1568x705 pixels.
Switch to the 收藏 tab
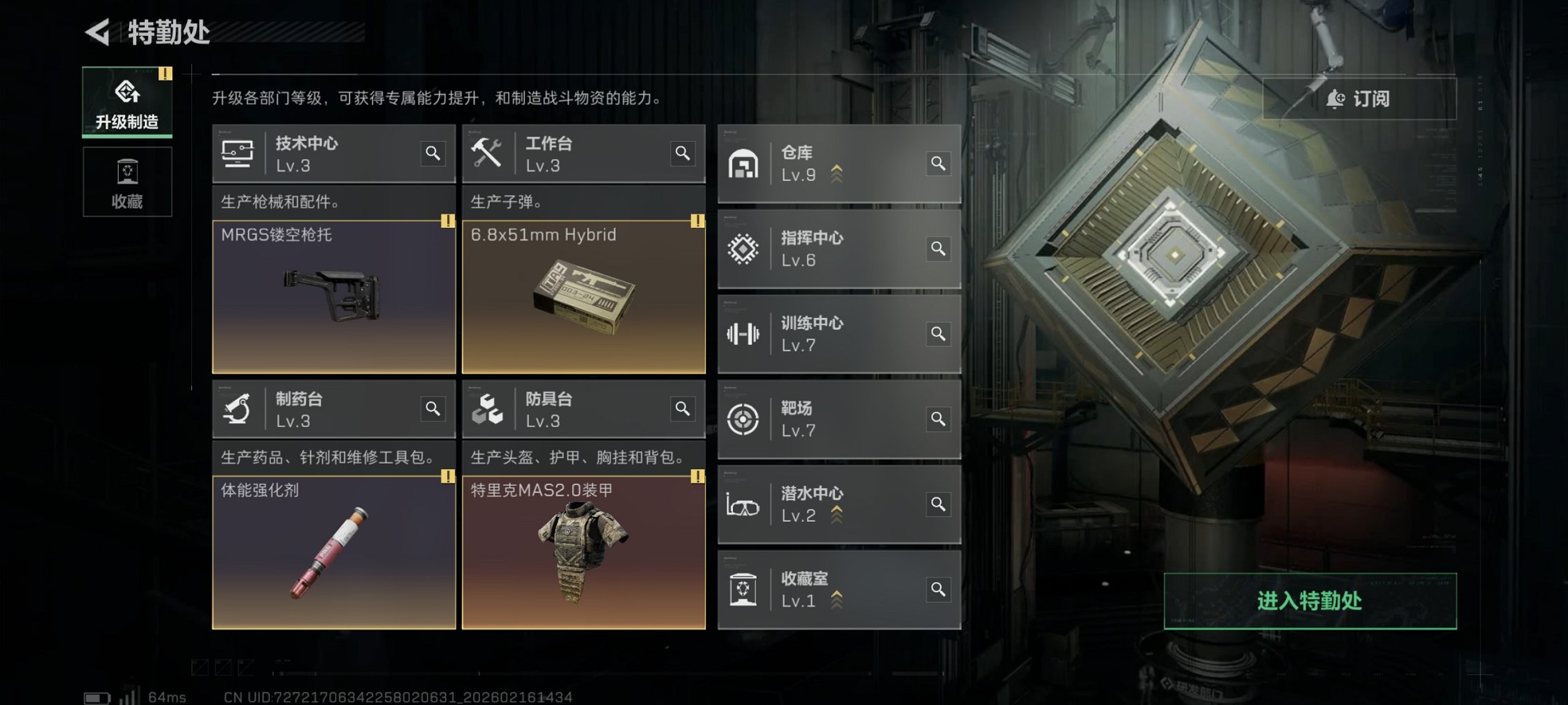coord(127,181)
